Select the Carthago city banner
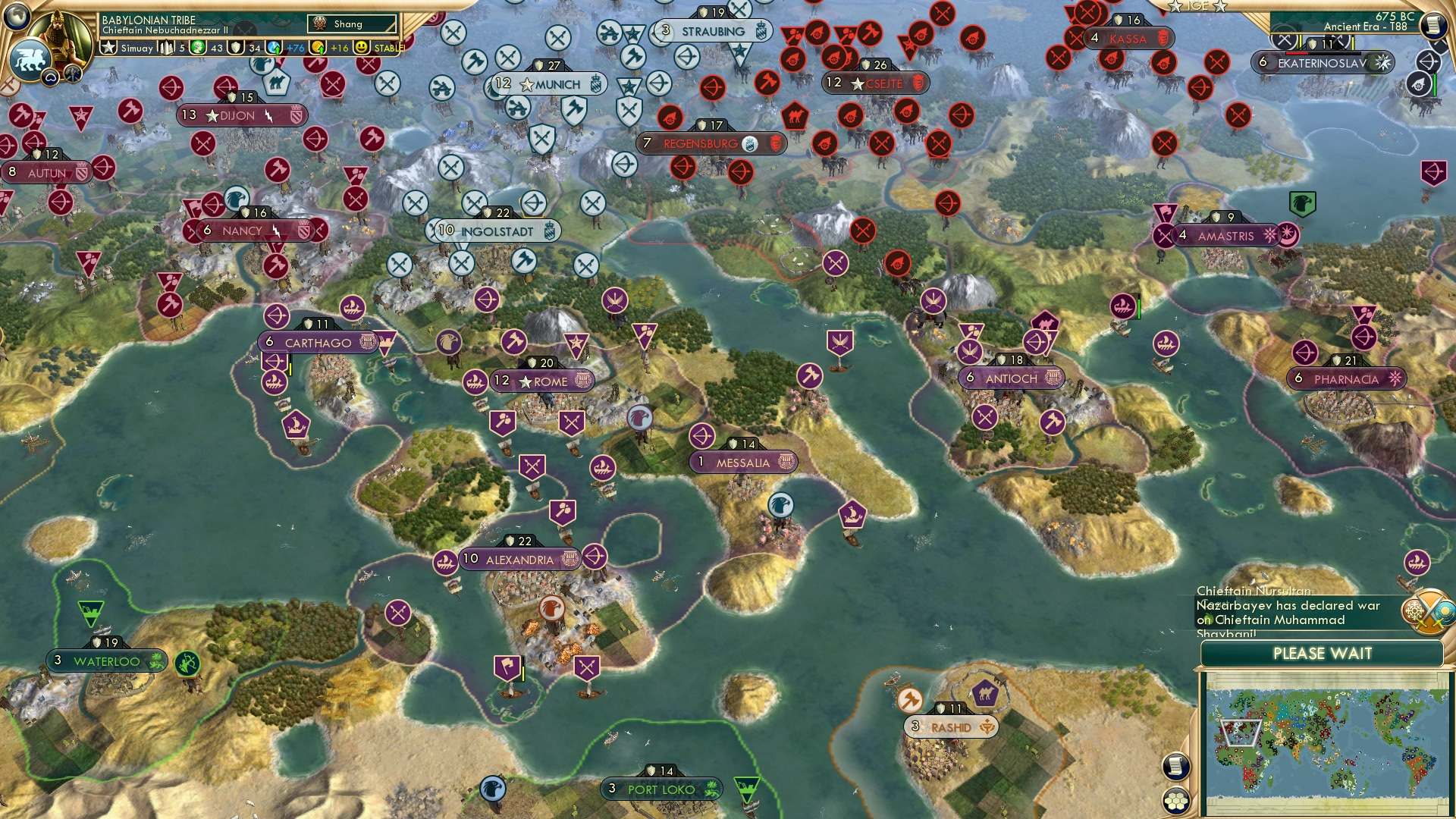 (x=315, y=343)
